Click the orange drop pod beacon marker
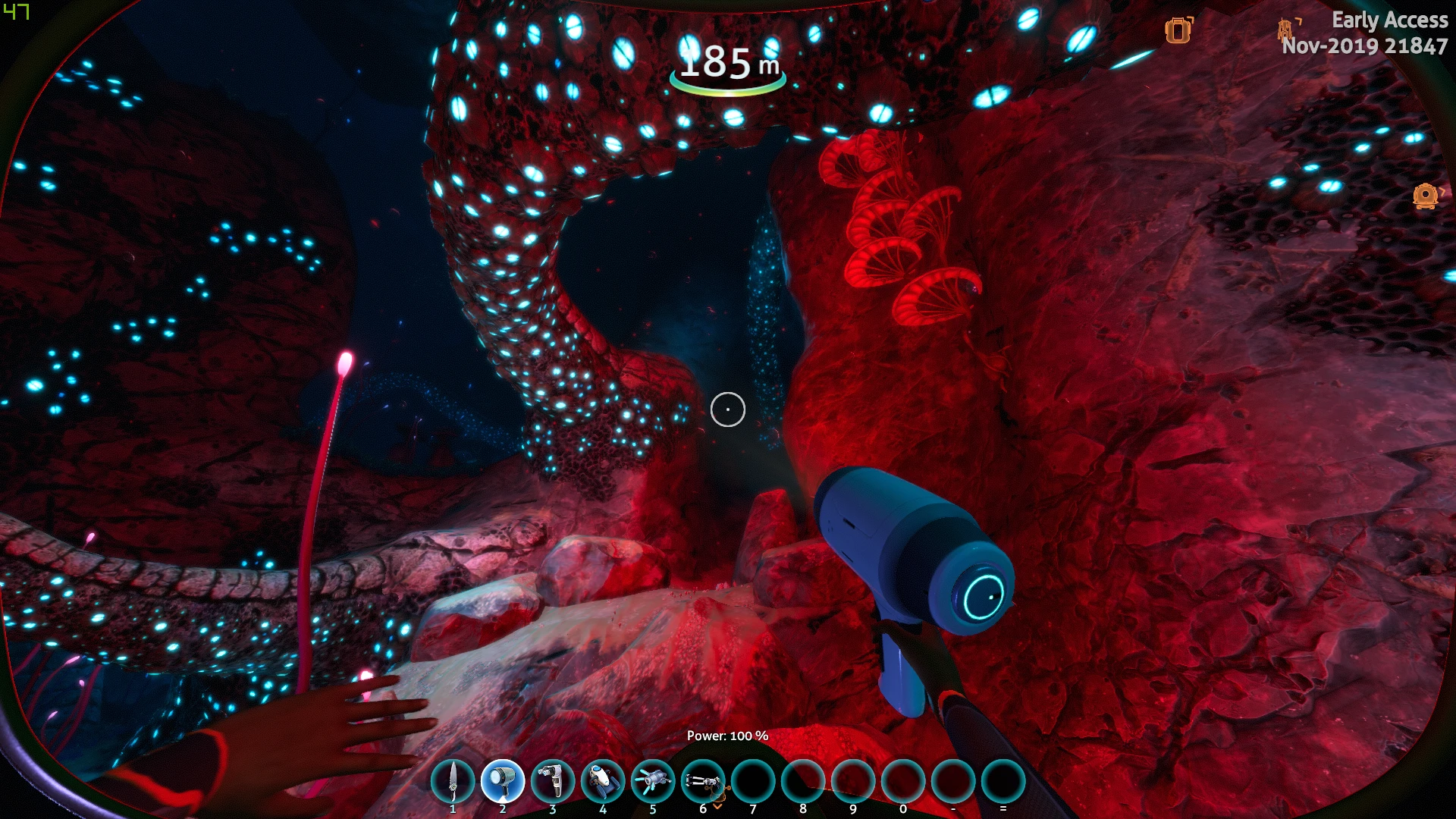1456x819 pixels. (1426, 196)
